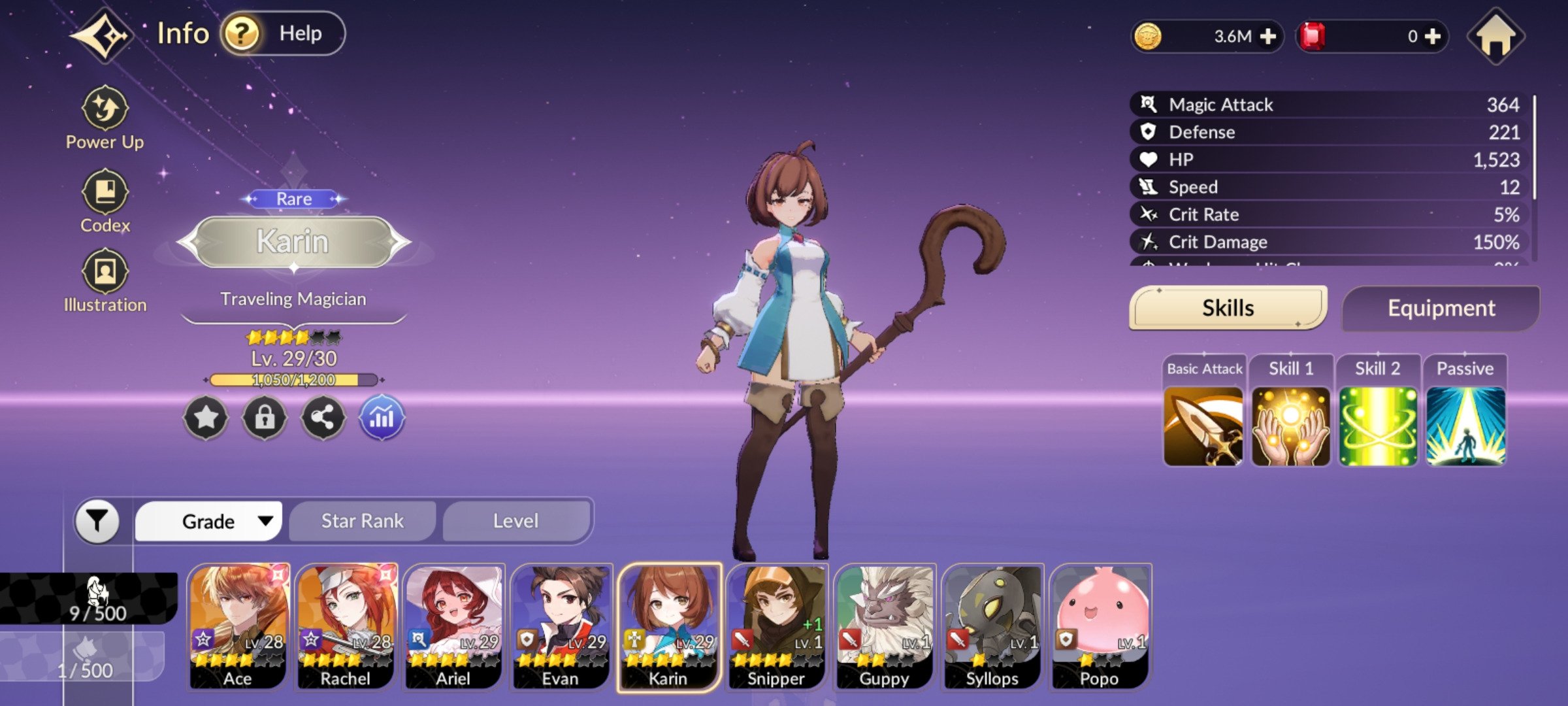Add more gold coins
This screenshot has height=706, width=1568.
pyautogui.click(x=1267, y=37)
